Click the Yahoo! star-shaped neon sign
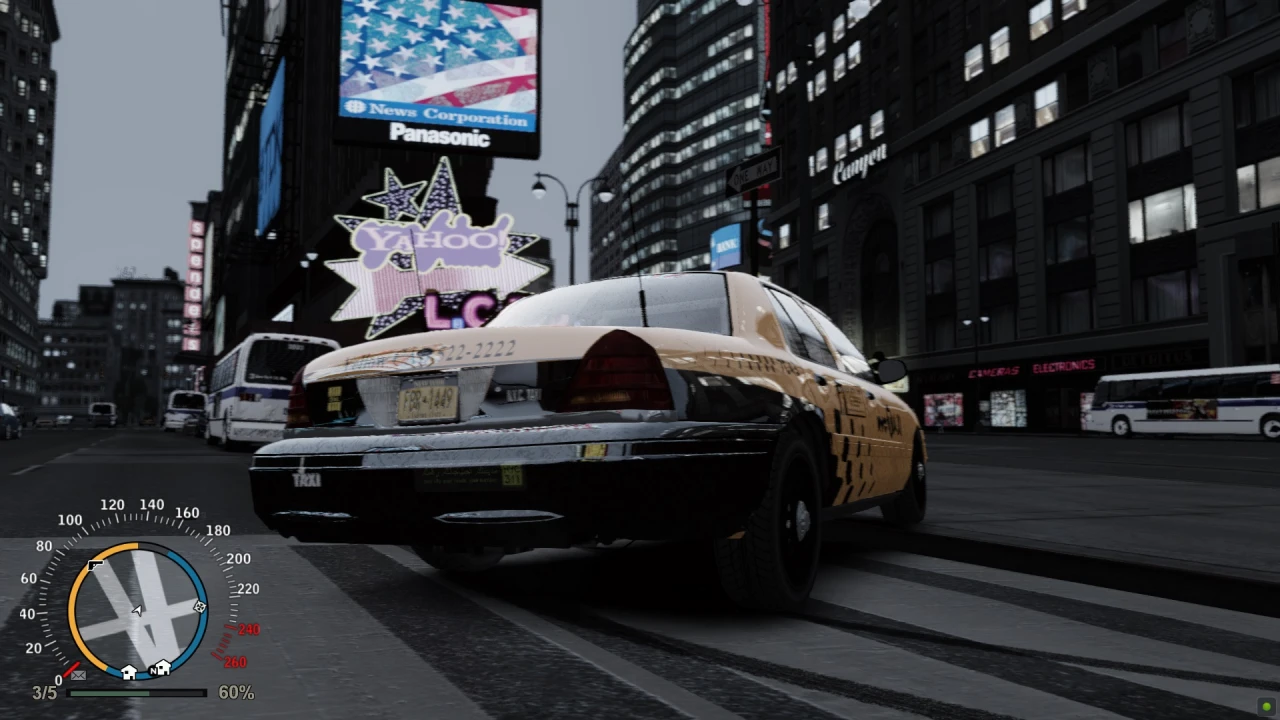1280x720 pixels. [432, 240]
